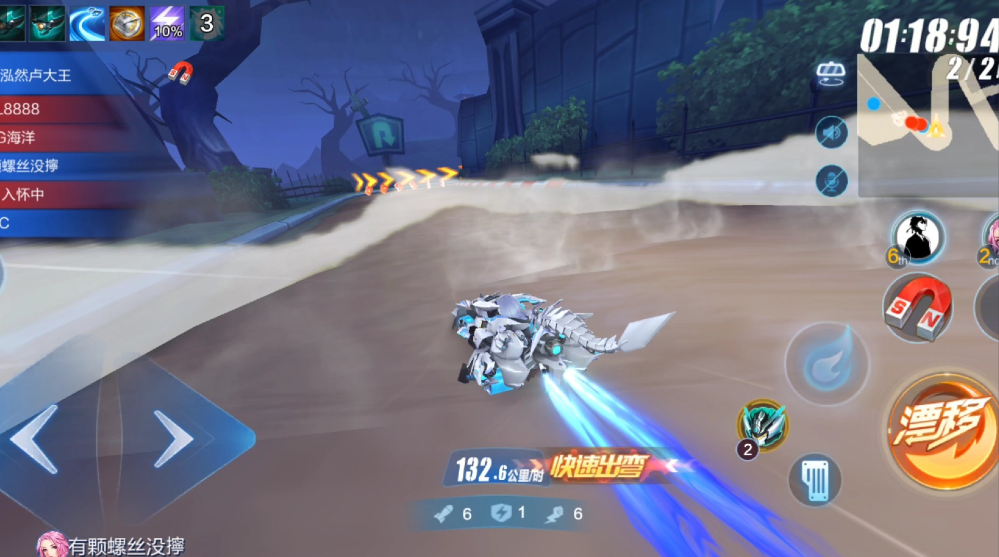Select the pink-haired 2nd place portrait
The width and height of the screenshot is (999, 557).
coord(990,237)
